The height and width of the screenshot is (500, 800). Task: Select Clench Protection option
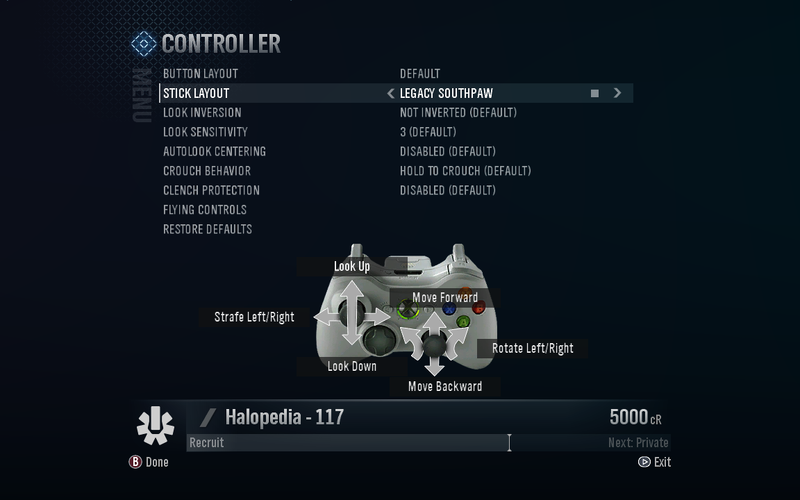coord(211,191)
